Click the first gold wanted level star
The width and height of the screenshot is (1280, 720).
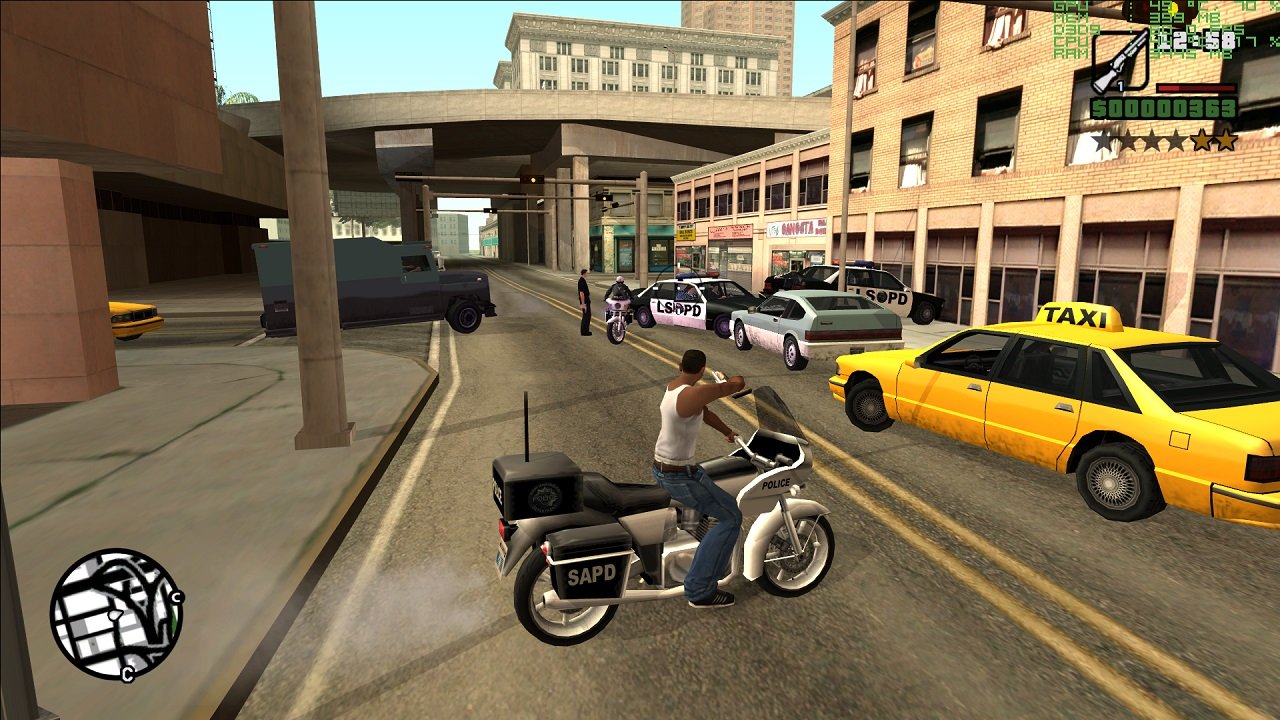click(1203, 139)
